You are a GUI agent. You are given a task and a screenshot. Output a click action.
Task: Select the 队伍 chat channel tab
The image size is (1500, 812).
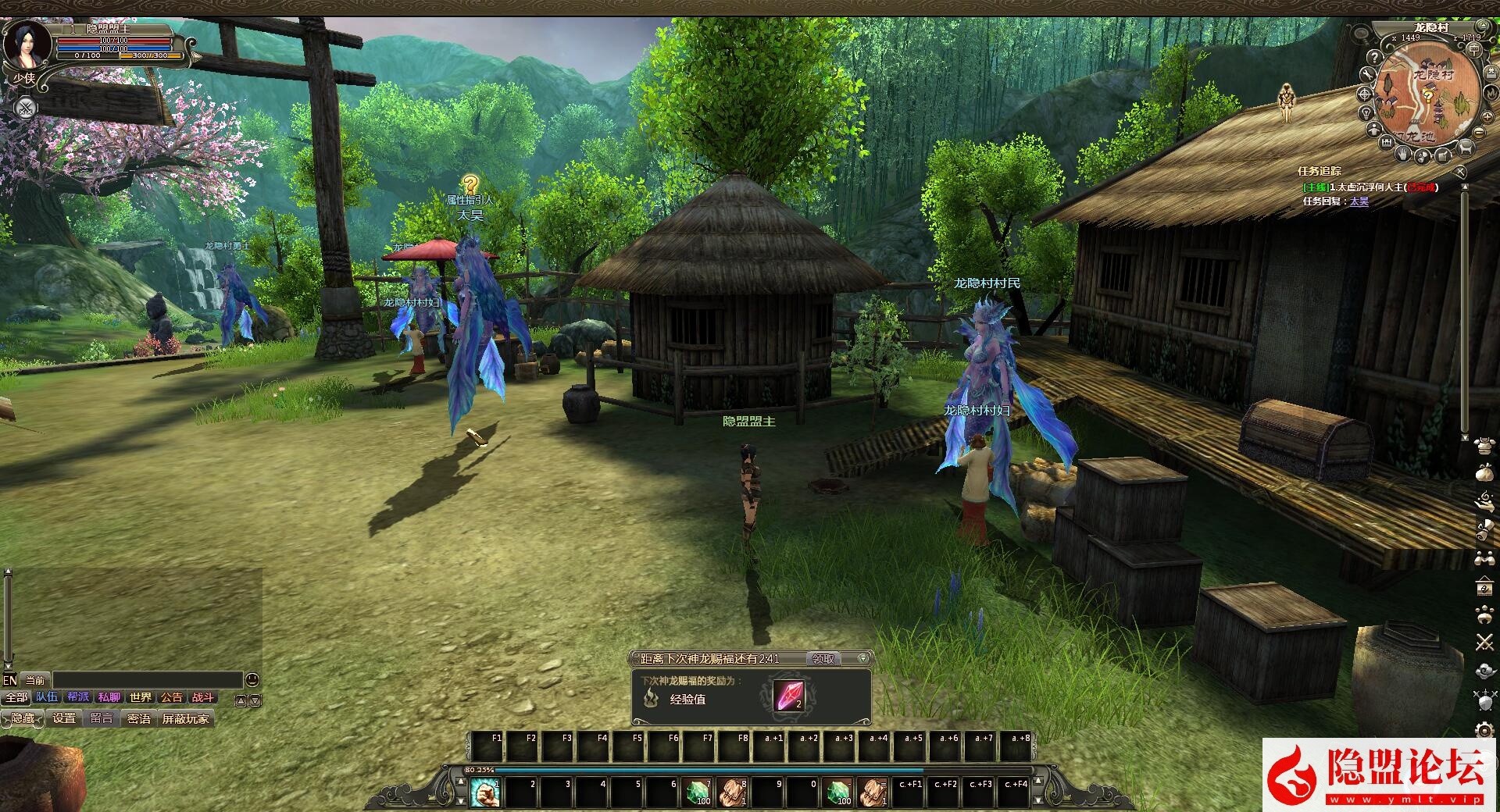[x=47, y=697]
